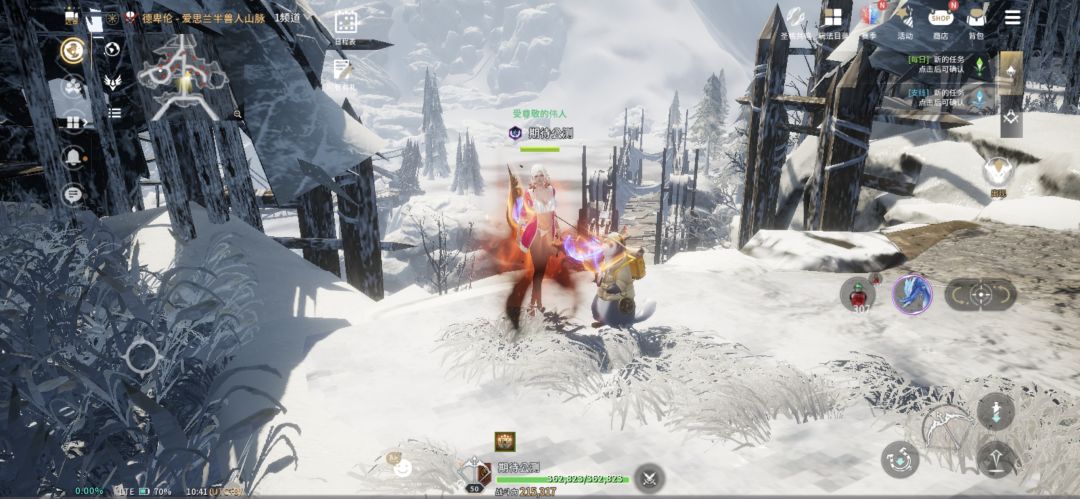Open the notepad-and-pencil icon
Screen dimensions: 1080x499
coord(344,70)
